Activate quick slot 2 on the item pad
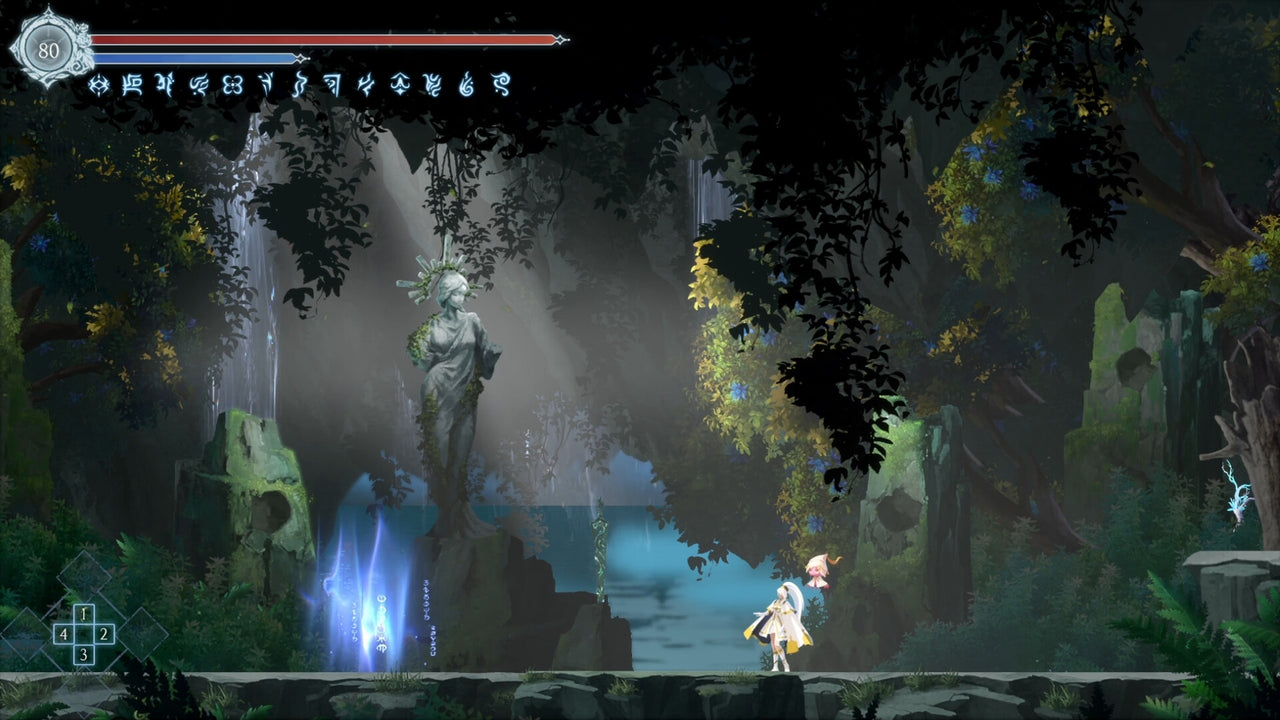 [x=104, y=634]
